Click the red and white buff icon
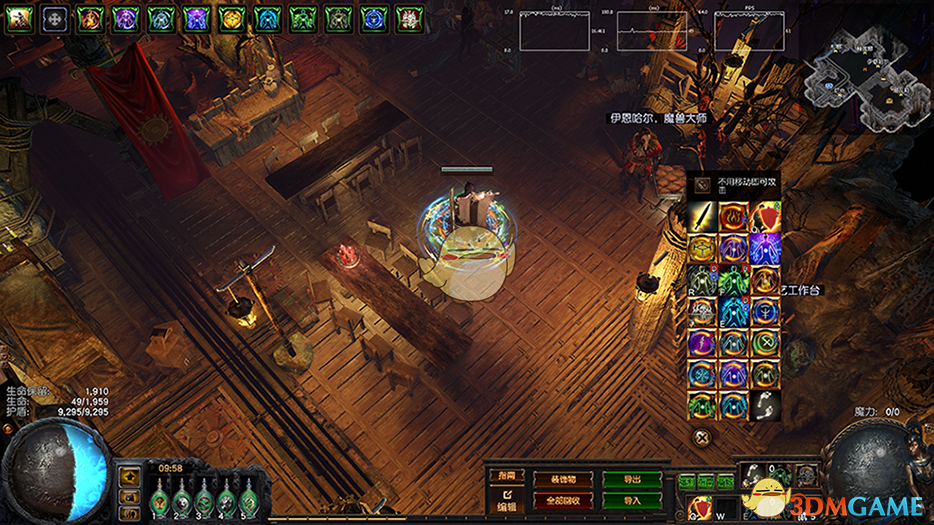Image resolution: width=934 pixels, height=525 pixels. click(x=407, y=17)
